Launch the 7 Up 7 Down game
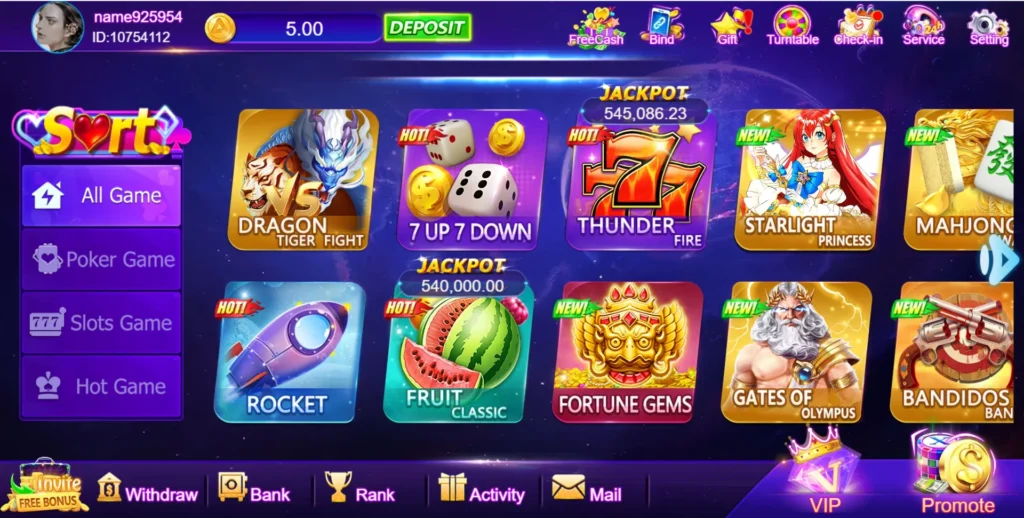This screenshot has height=518, width=1024. coord(472,179)
